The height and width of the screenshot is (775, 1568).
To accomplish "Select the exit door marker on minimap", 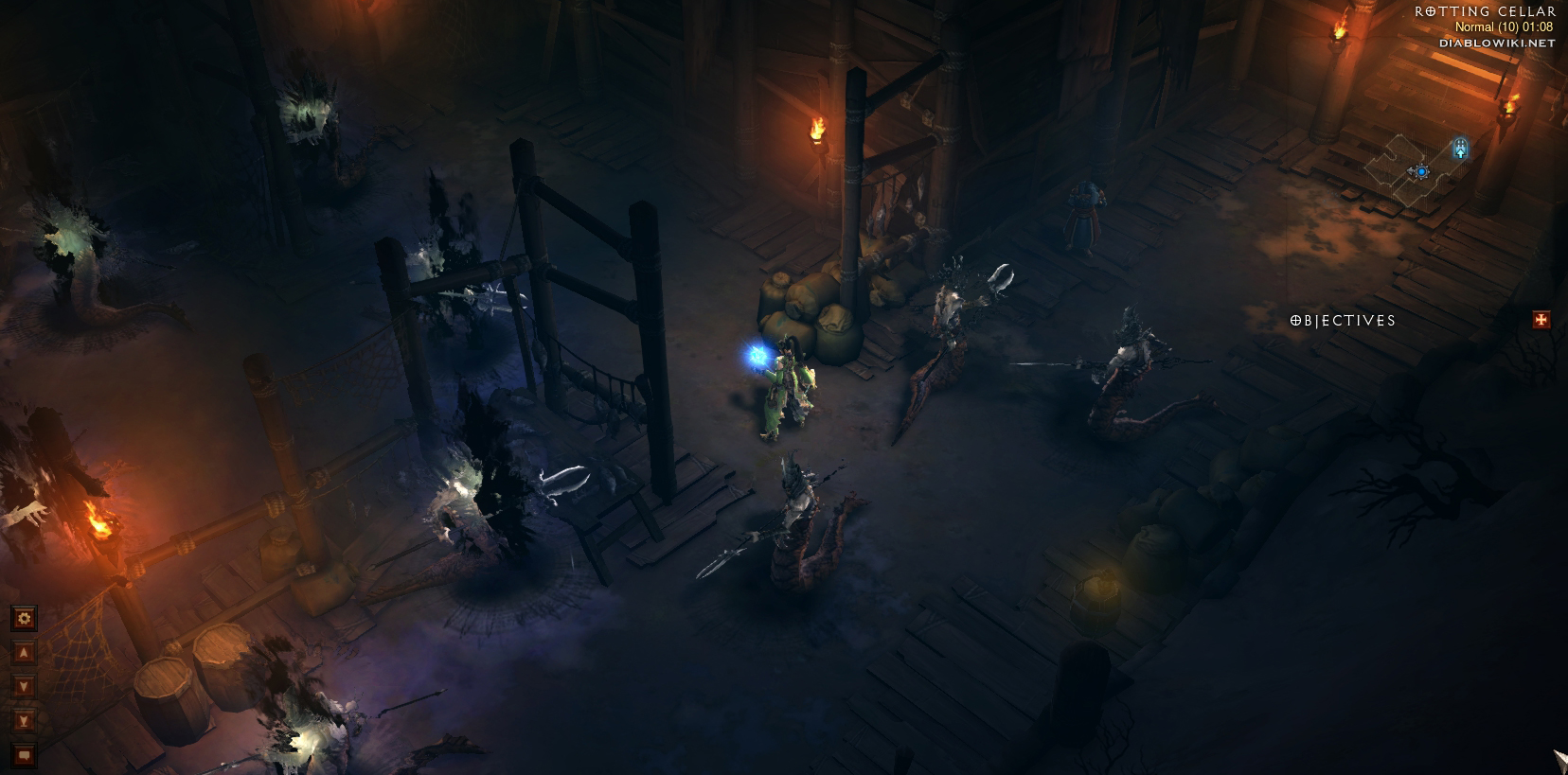I will pos(1461,149).
